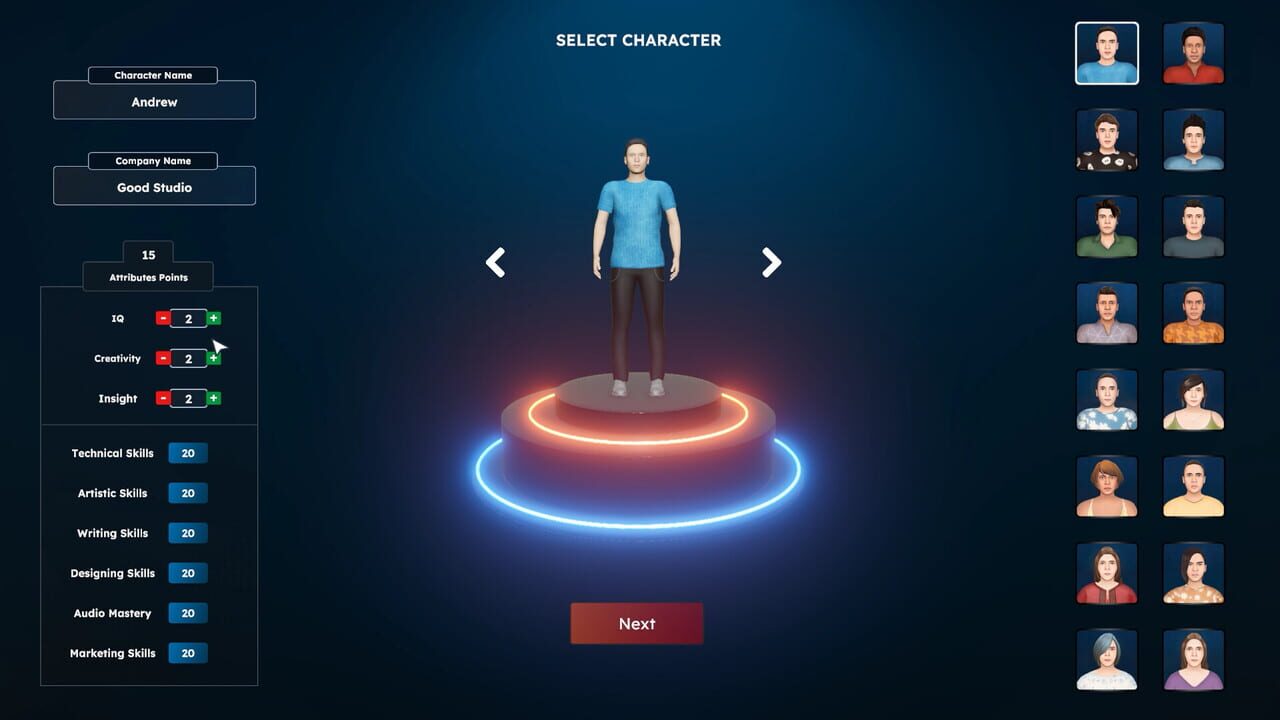Screen dimensions: 1280x720
Task: Rotate character with the left arrow
Action: tap(495, 262)
